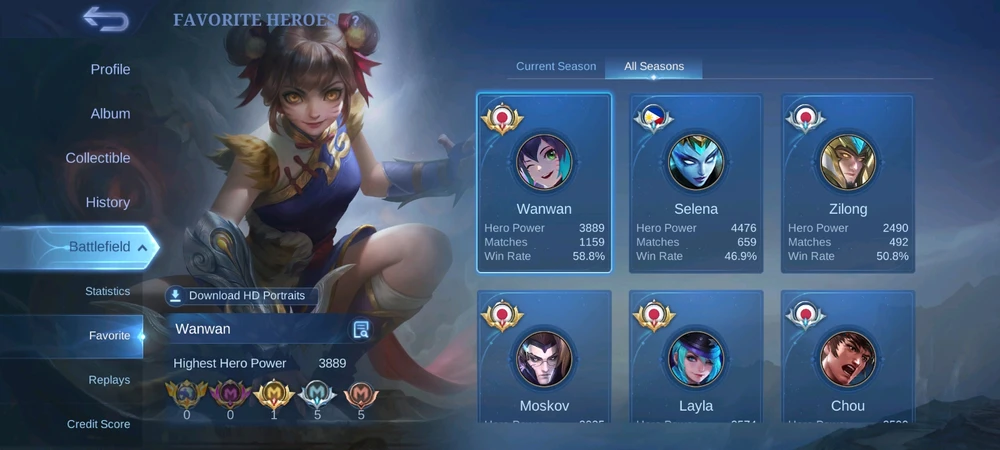
Task: Click Download HD Portraits button
Action: tap(243, 296)
